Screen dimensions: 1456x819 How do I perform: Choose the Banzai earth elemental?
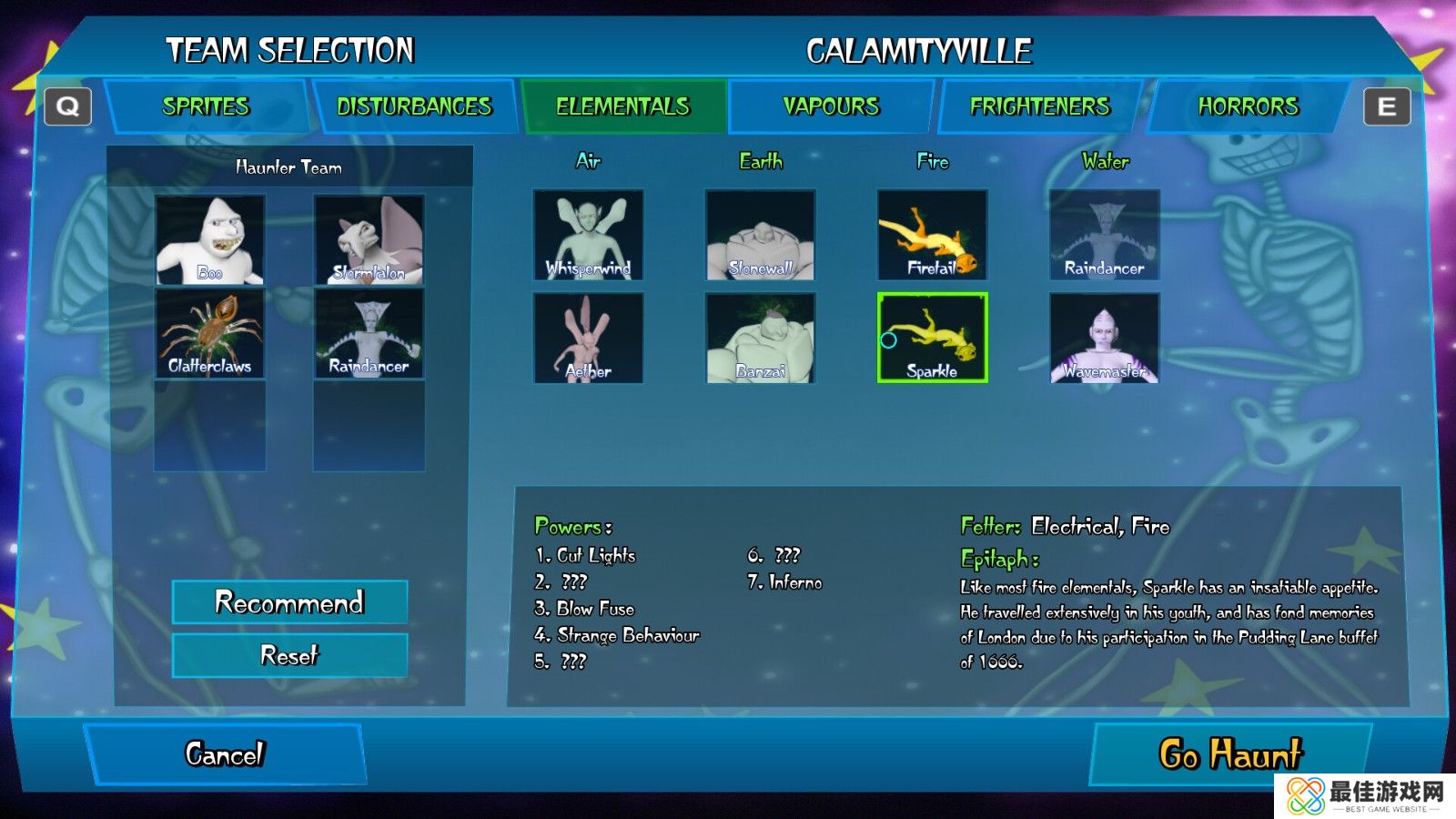760,338
